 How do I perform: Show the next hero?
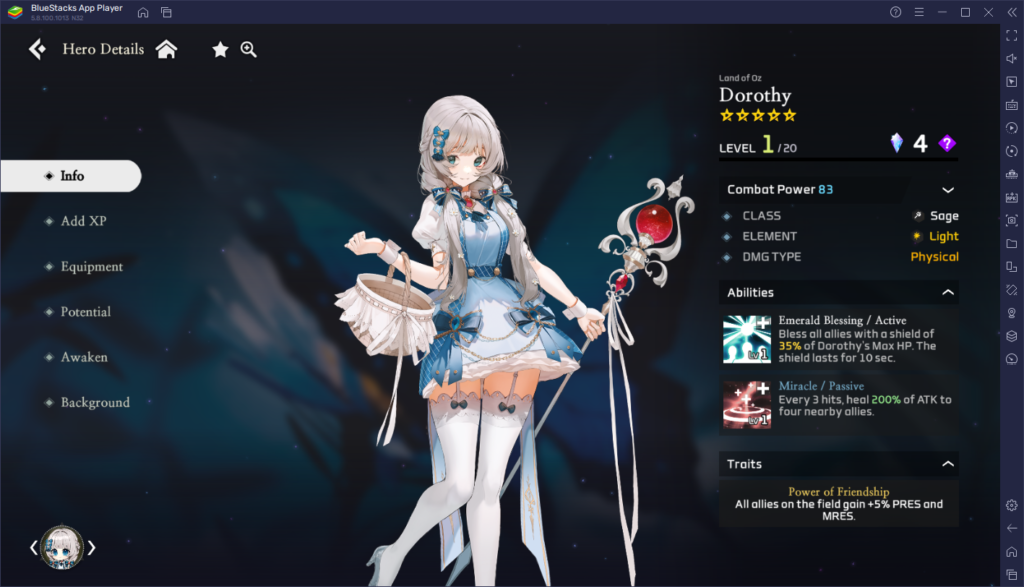click(92, 547)
